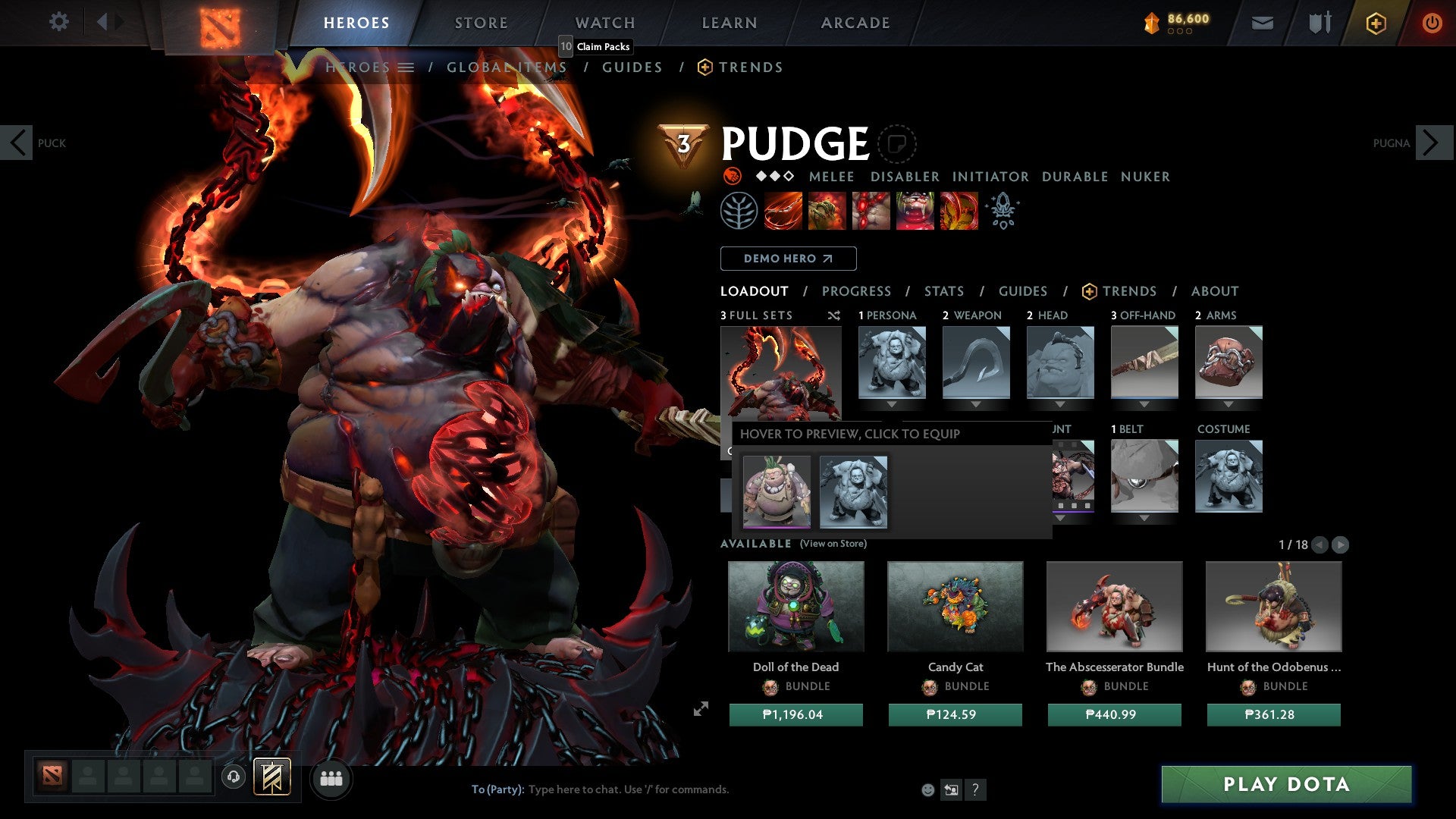Click the battle pass banner icon
Viewport: 1456px width, 819px height.
(1151, 21)
